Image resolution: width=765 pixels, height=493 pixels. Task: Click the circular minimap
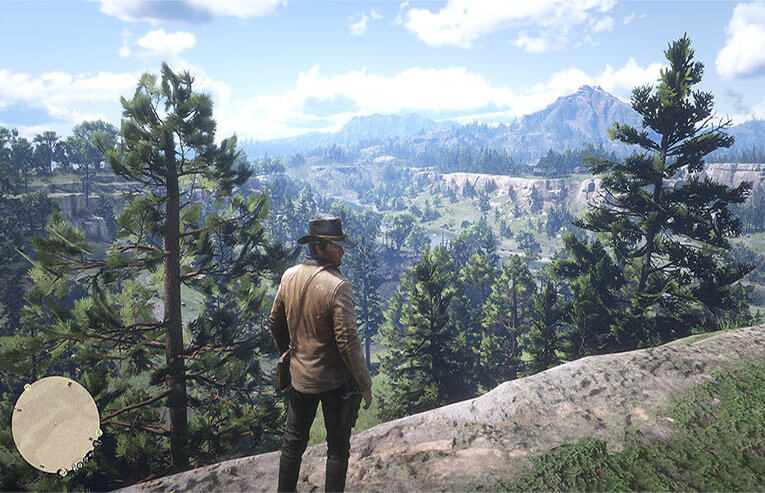point(56,424)
